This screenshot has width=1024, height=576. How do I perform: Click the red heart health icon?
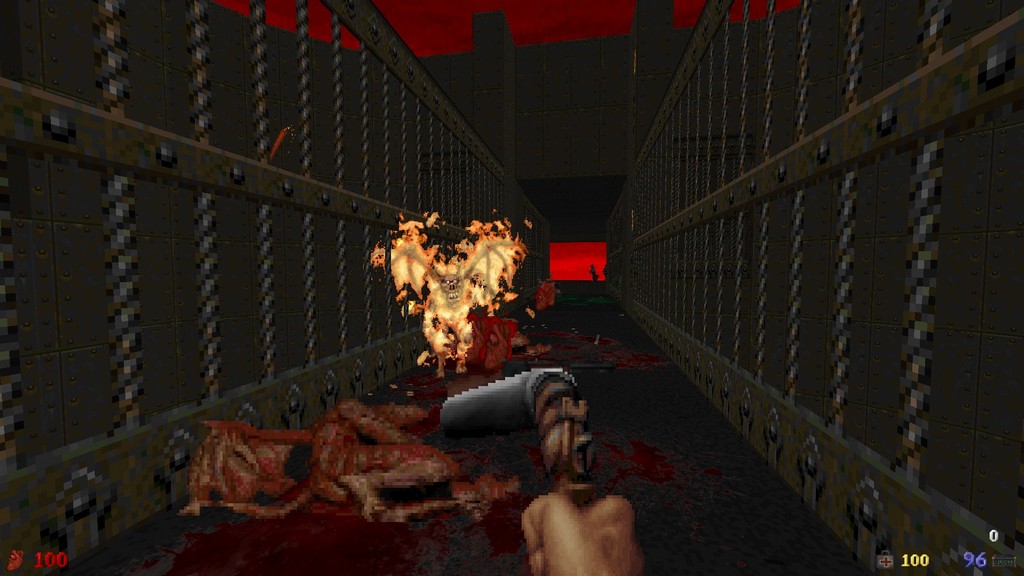point(16,559)
